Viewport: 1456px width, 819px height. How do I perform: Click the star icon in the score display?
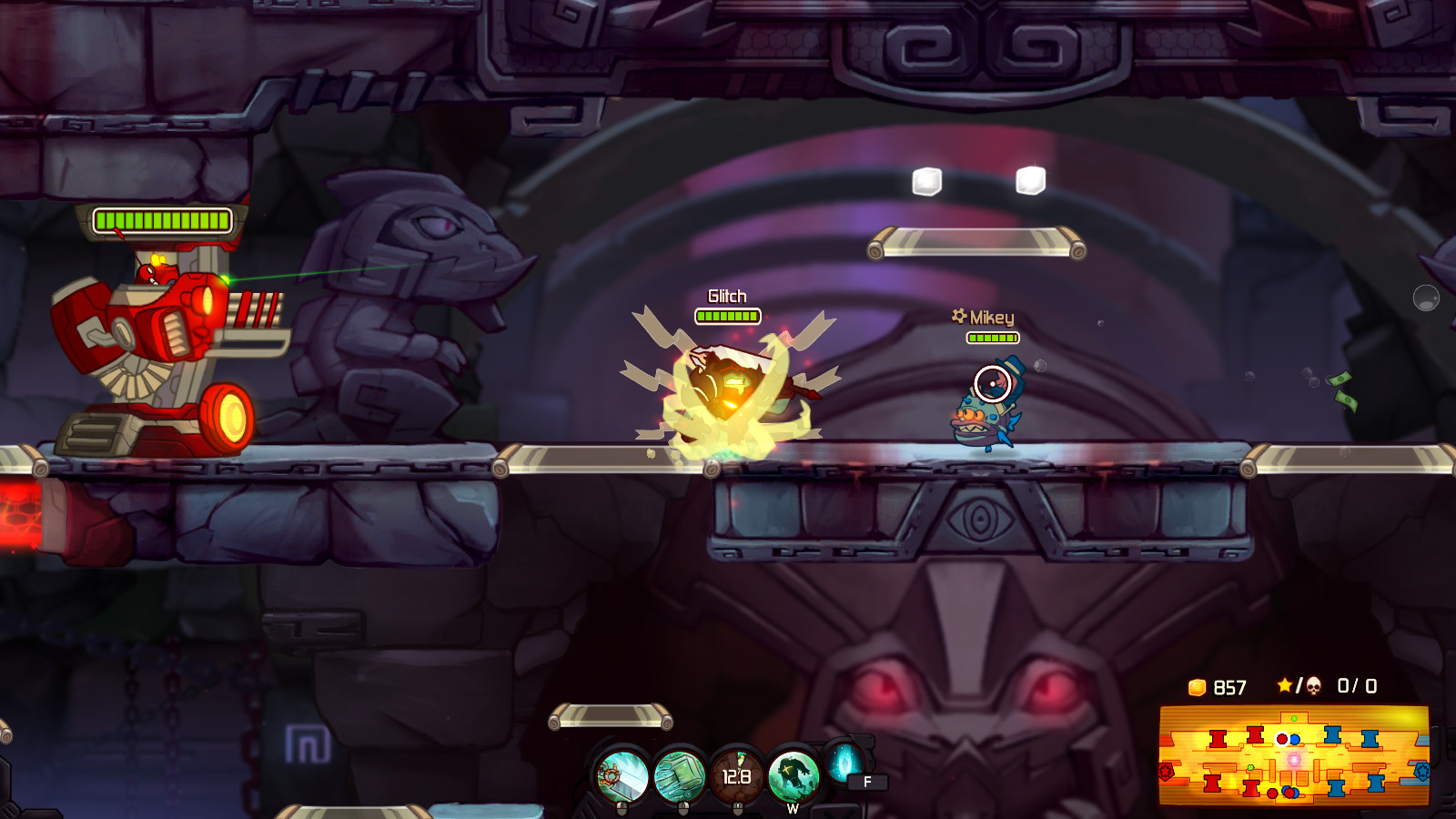(1285, 685)
